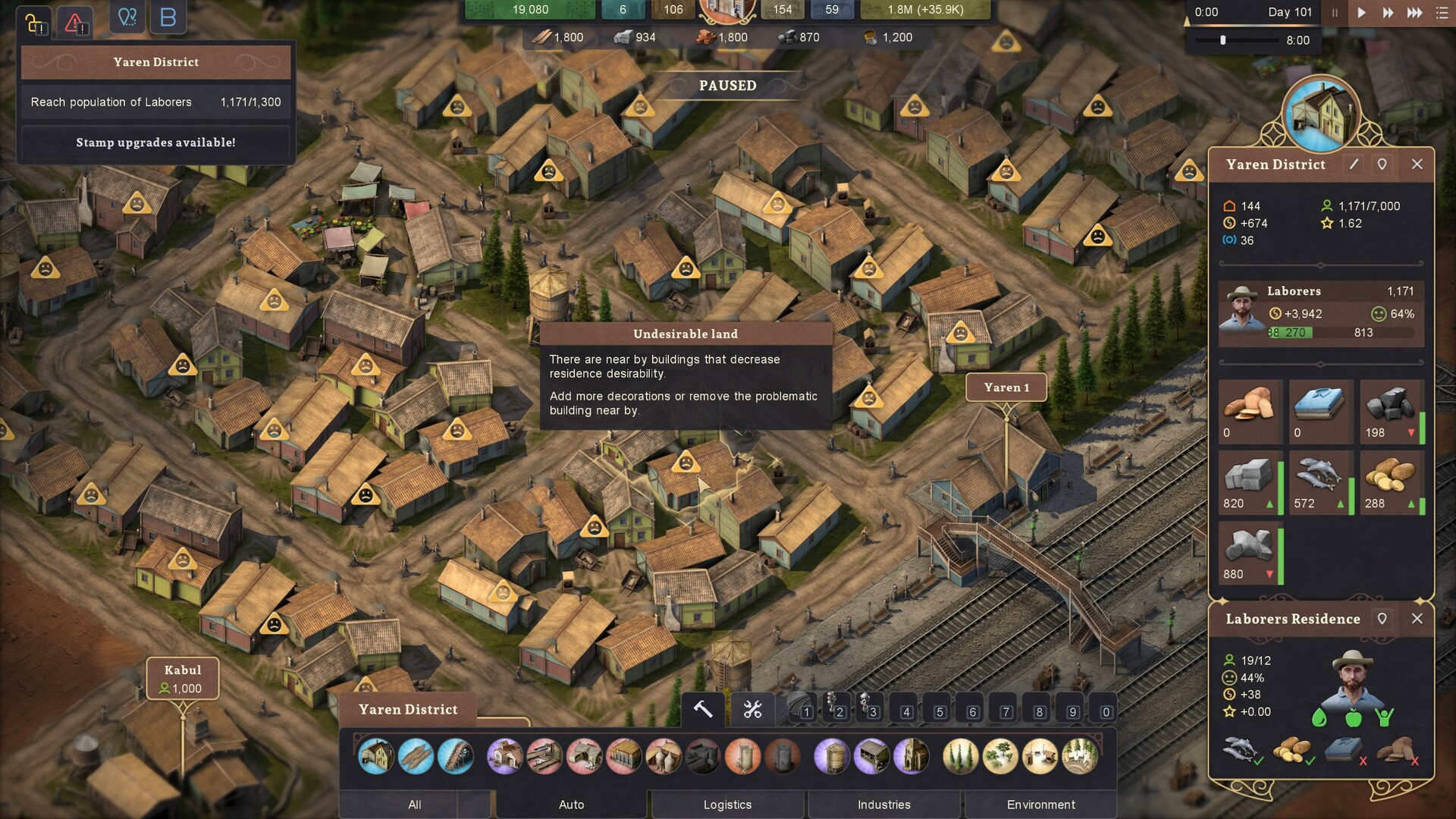
Task: Open the red warning alerts tab
Action: (74, 23)
